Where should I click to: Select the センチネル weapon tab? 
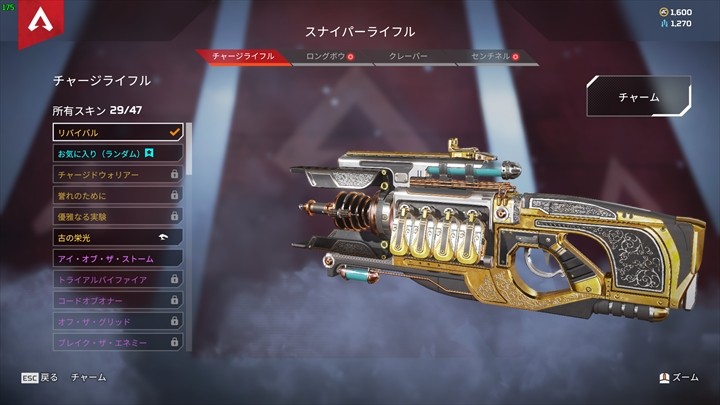click(489, 57)
